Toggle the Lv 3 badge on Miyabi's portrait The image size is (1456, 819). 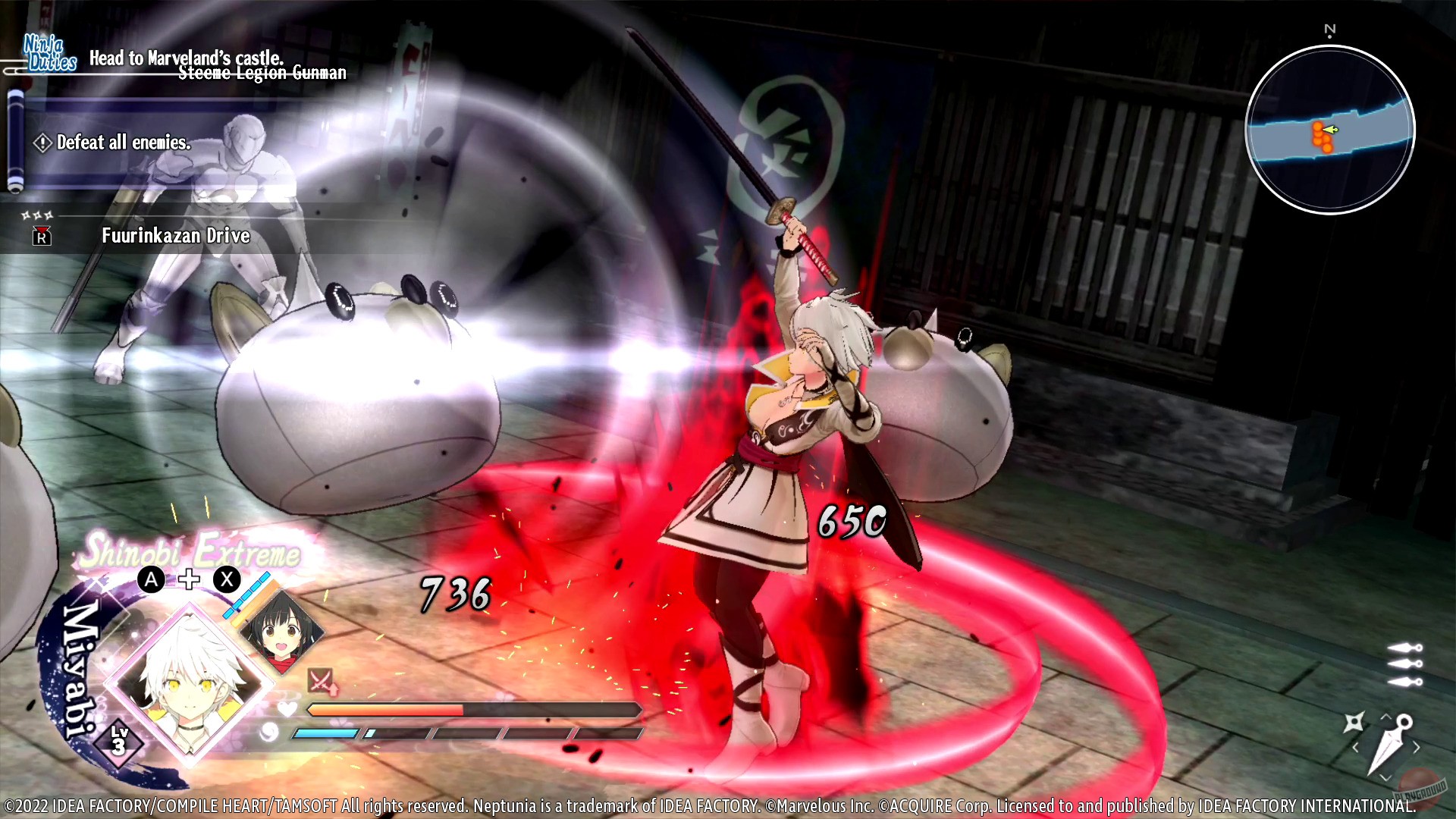pyautogui.click(x=120, y=742)
